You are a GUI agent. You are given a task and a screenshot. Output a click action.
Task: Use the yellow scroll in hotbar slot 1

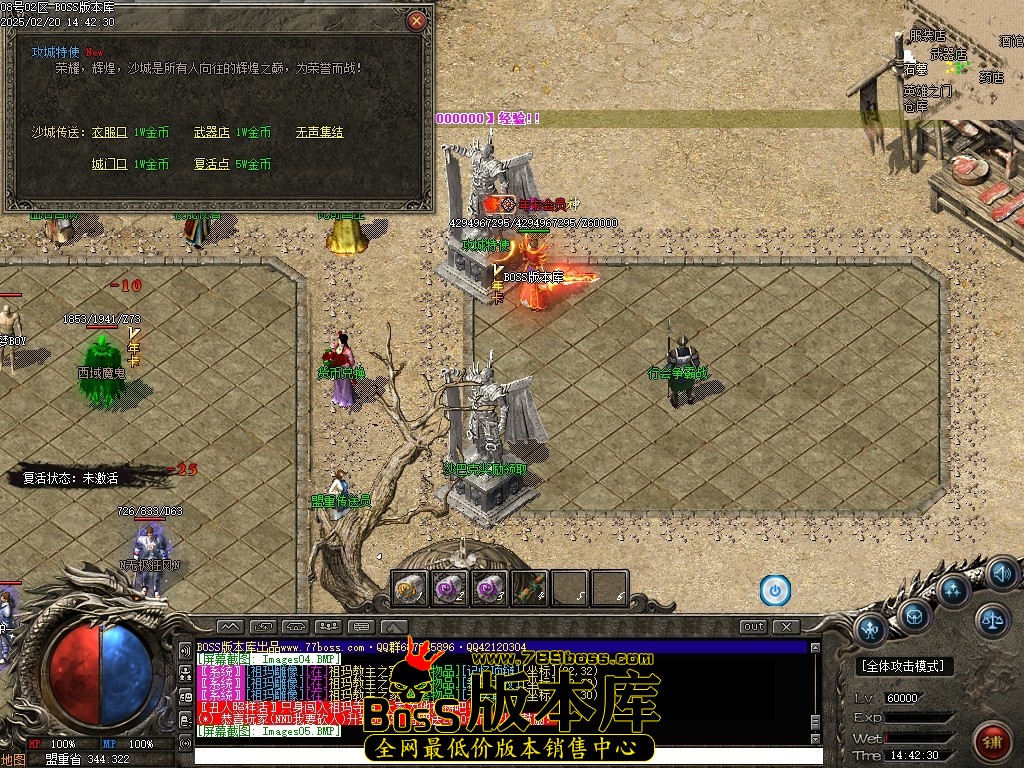410,588
